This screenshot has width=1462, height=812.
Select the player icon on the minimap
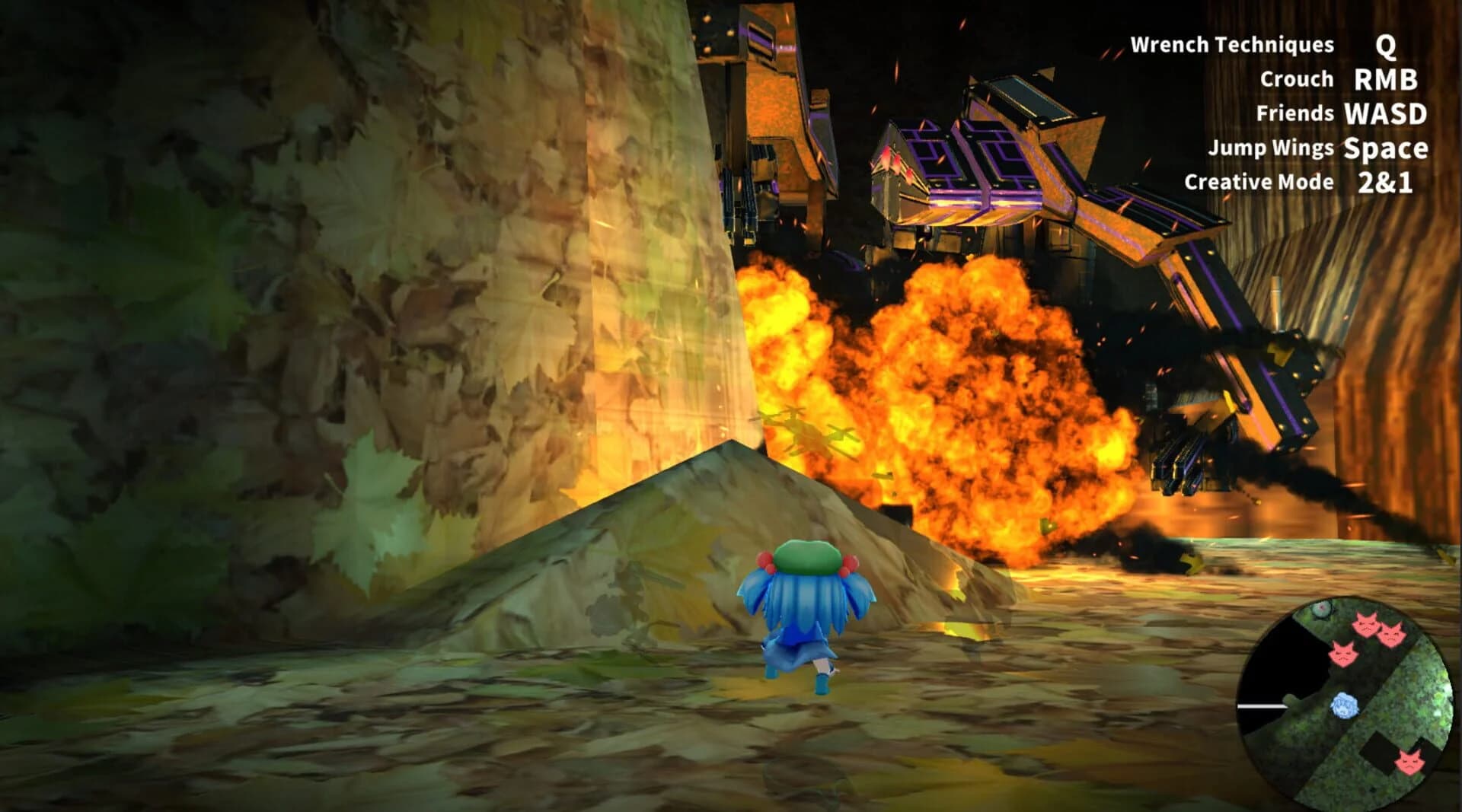coord(1344,706)
